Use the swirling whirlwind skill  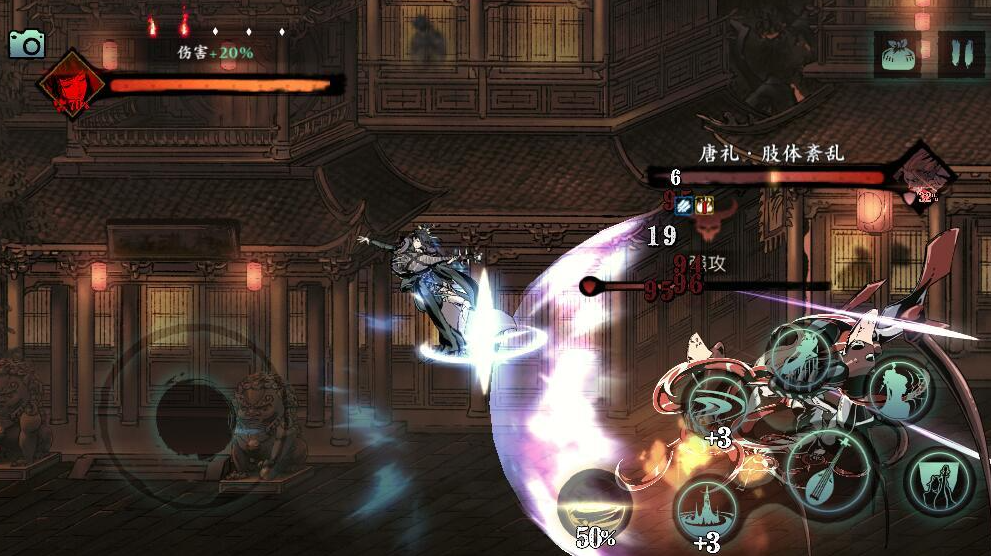(718, 404)
